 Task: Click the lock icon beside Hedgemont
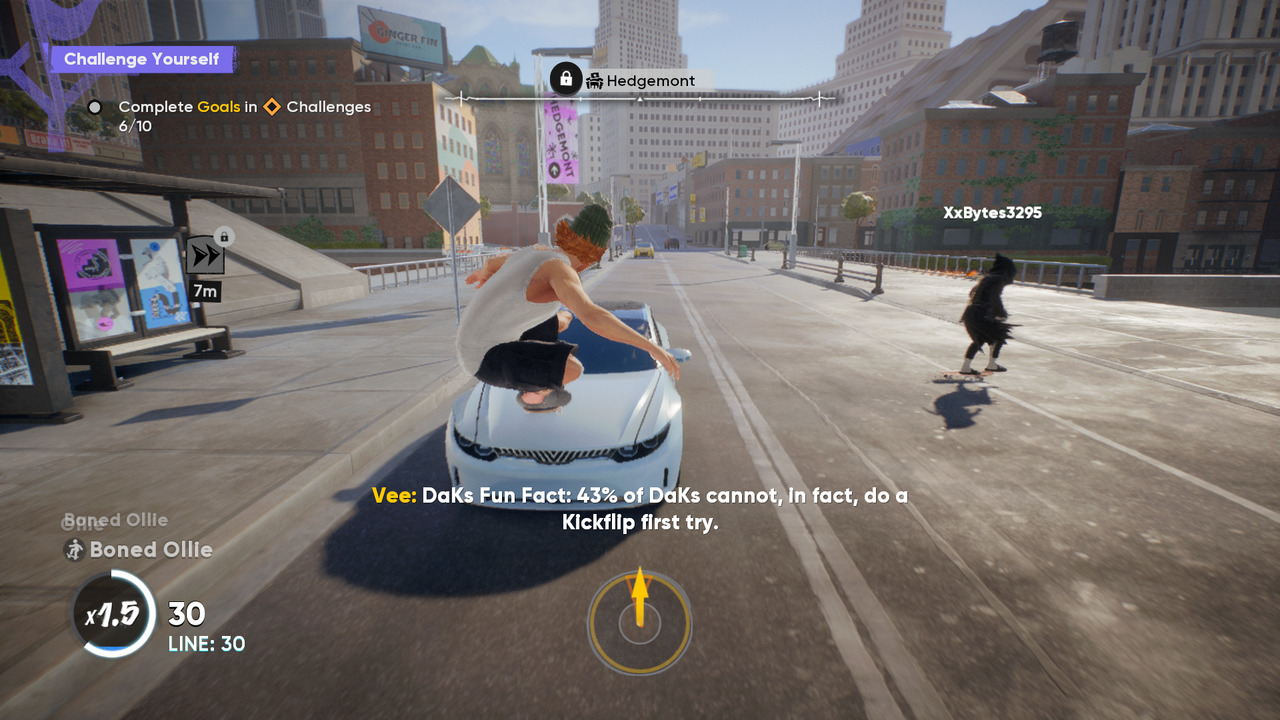pyautogui.click(x=566, y=78)
